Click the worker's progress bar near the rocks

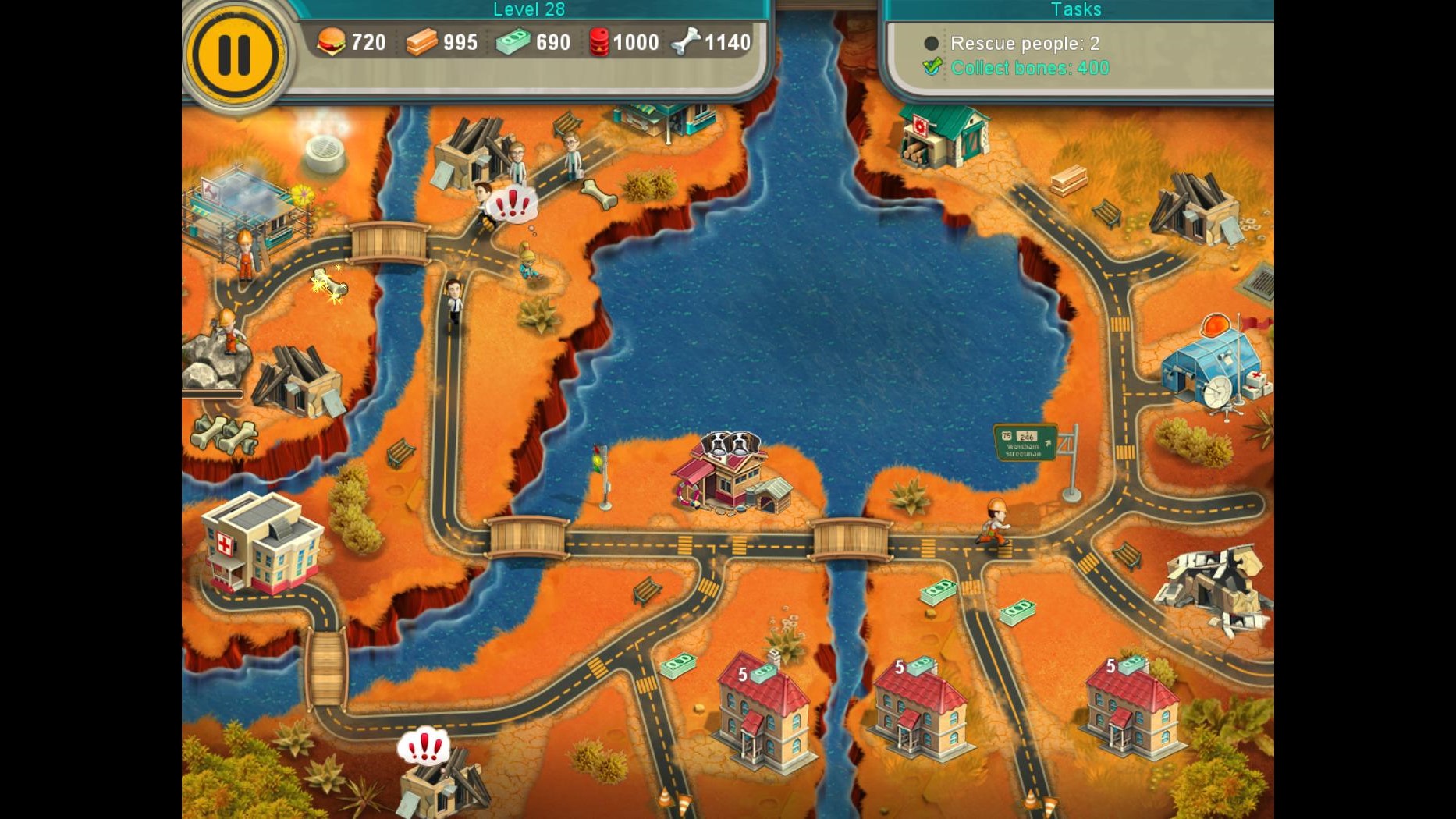[x=212, y=394]
